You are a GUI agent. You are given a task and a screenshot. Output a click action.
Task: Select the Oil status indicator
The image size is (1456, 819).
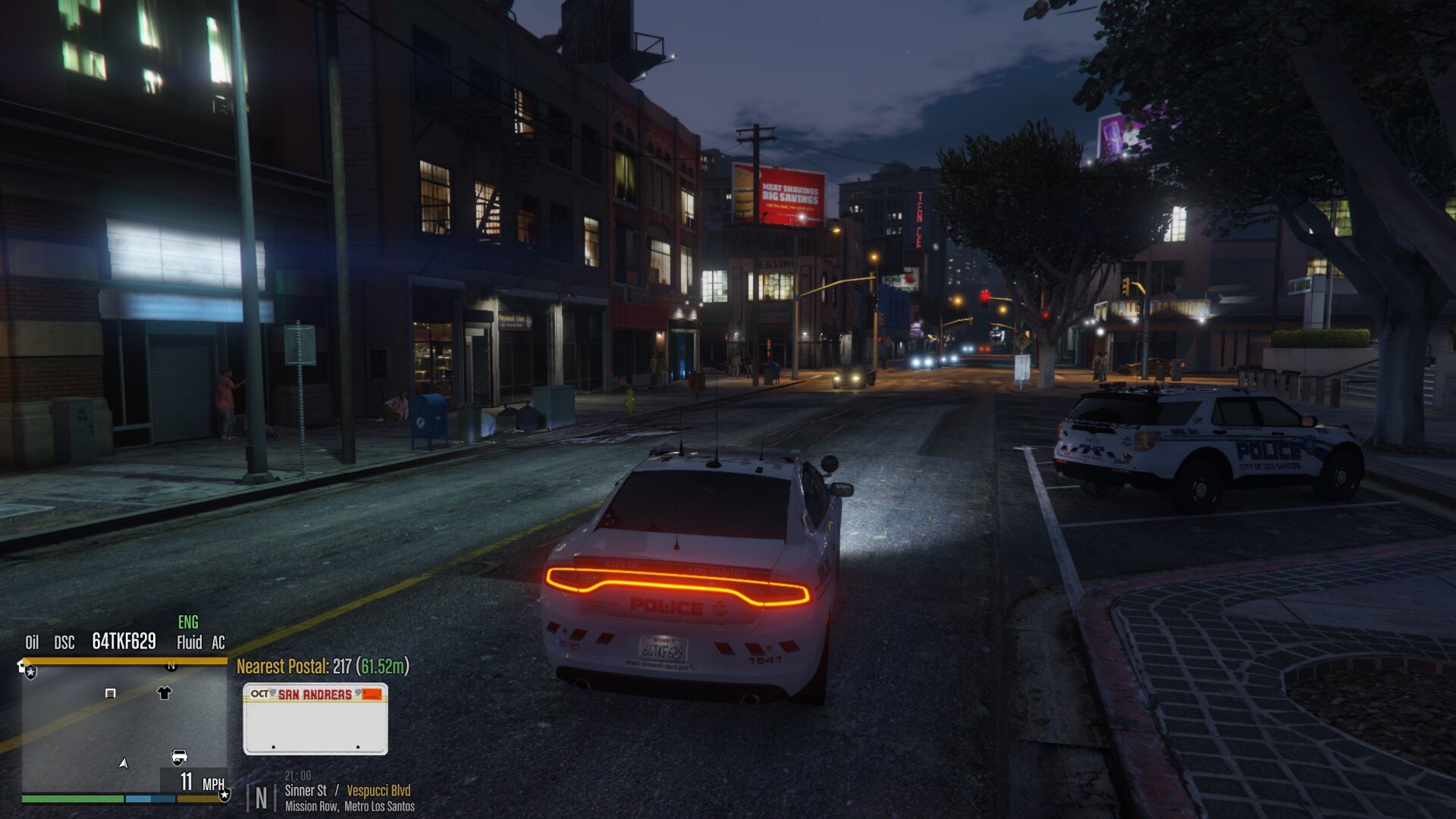click(x=32, y=643)
